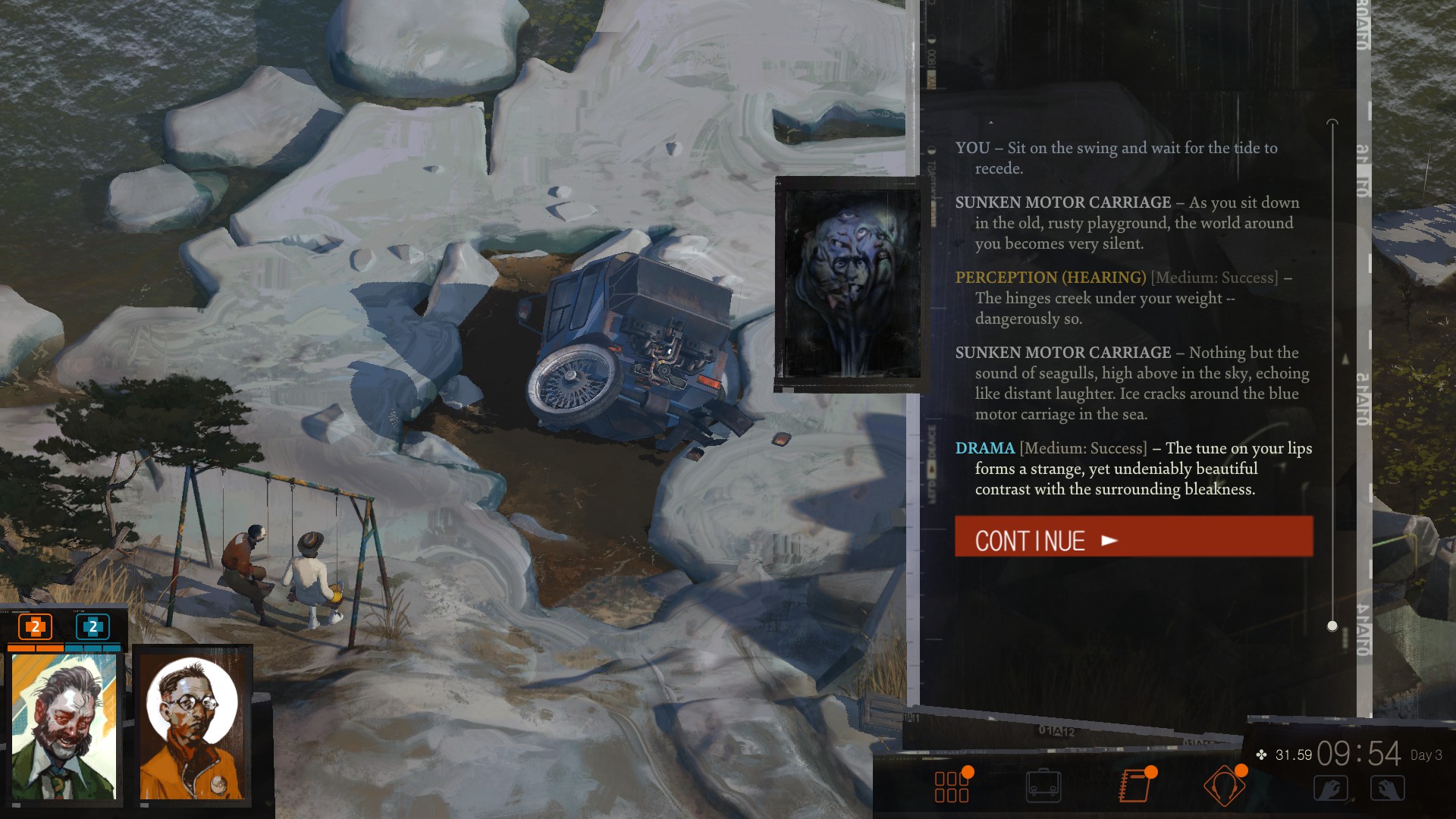Image resolution: width=1456 pixels, height=819 pixels.
Task: Click the right hand item slot
Action: click(1387, 789)
